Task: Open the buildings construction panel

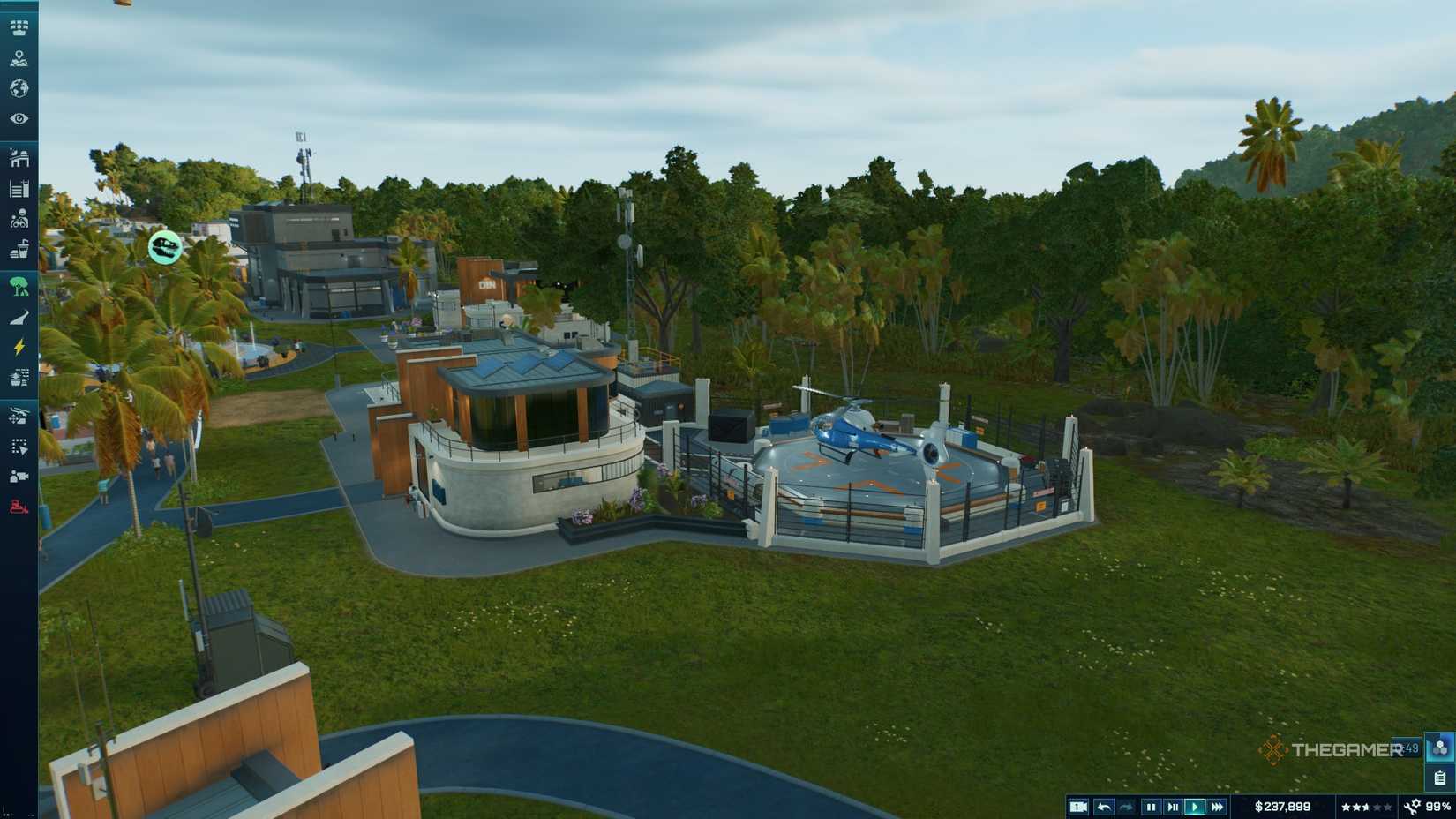Action: pyautogui.click(x=19, y=160)
